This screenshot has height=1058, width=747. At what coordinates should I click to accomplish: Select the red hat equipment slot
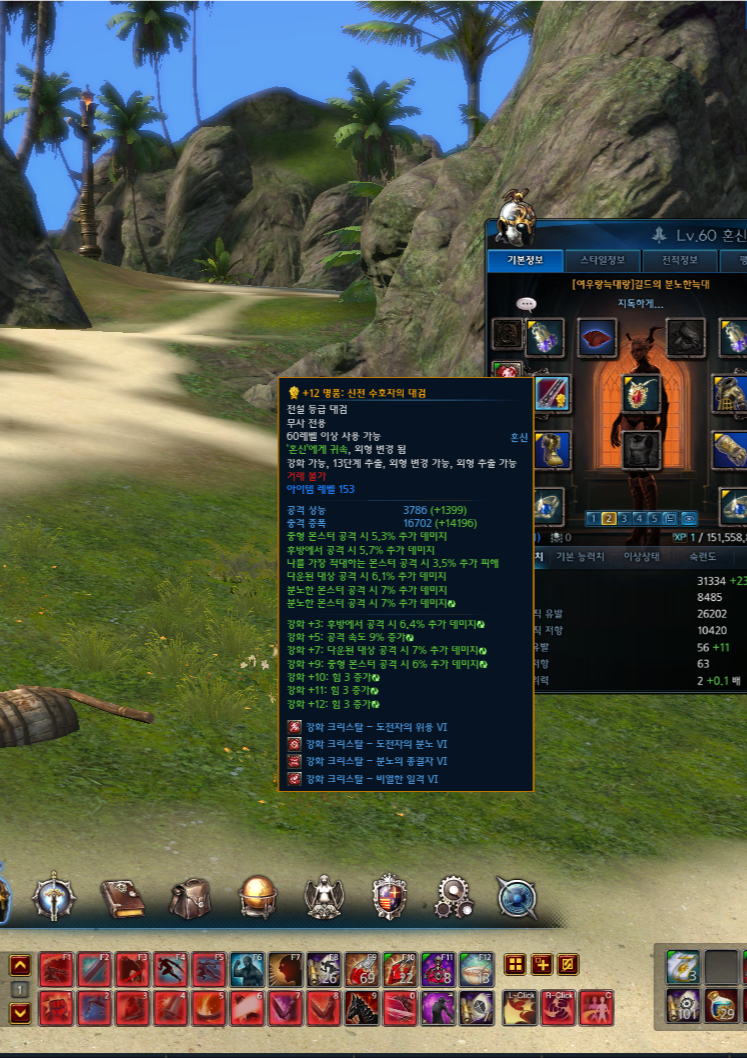click(598, 336)
